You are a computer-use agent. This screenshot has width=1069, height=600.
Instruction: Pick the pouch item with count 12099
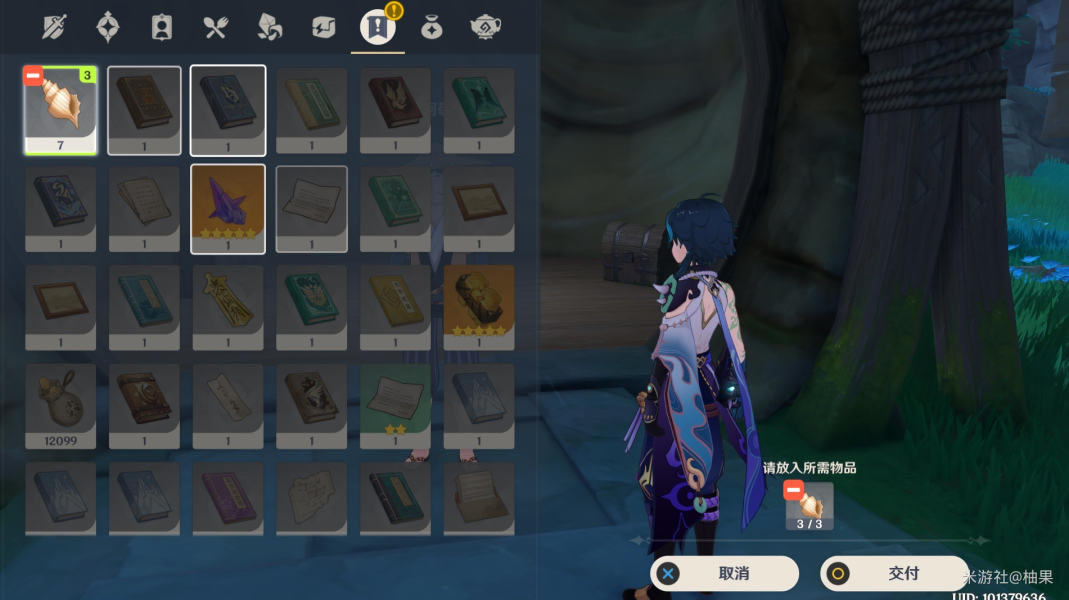[x=60, y=405]
